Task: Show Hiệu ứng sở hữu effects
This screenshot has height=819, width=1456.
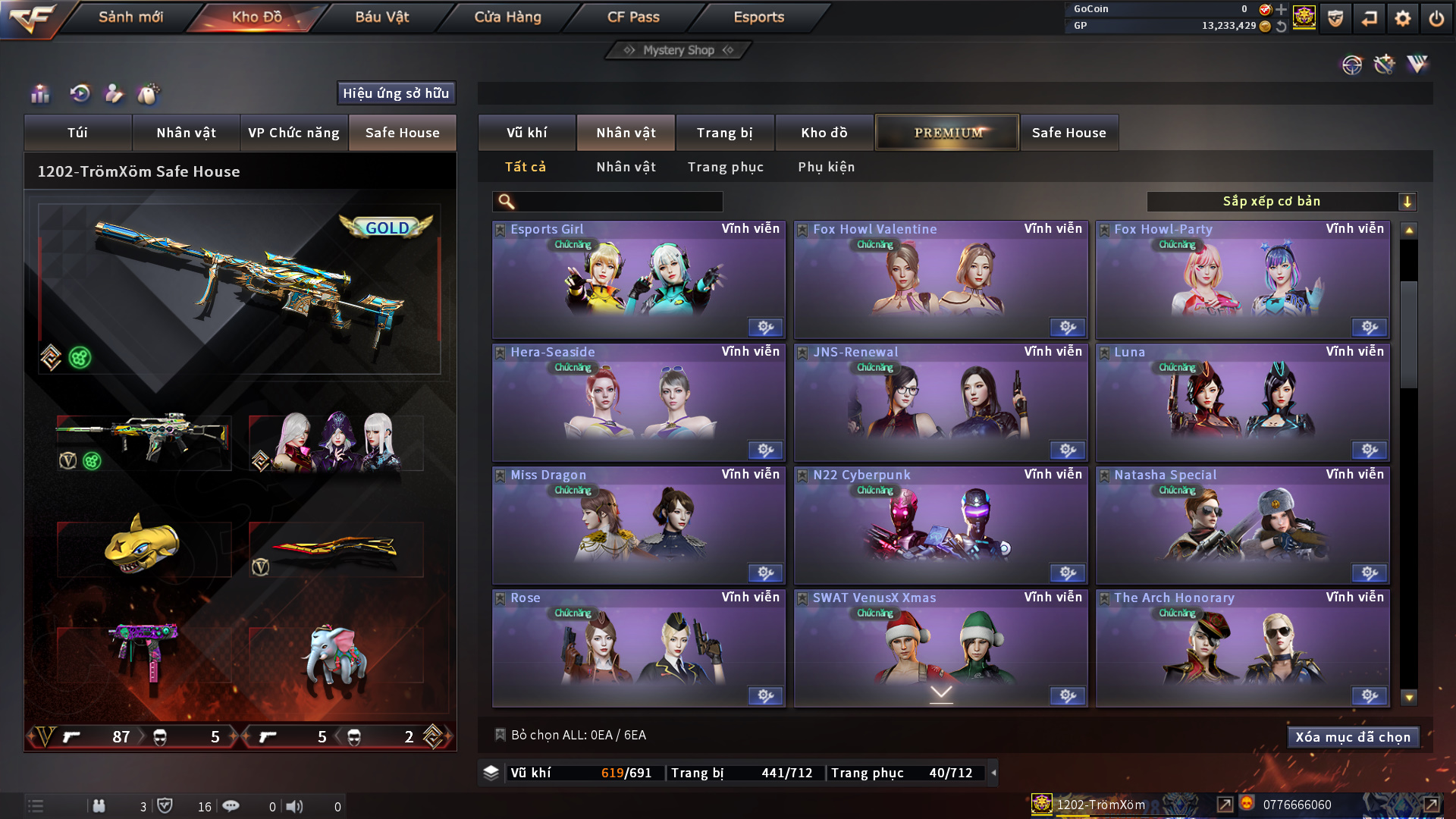Action: [396, 93]
